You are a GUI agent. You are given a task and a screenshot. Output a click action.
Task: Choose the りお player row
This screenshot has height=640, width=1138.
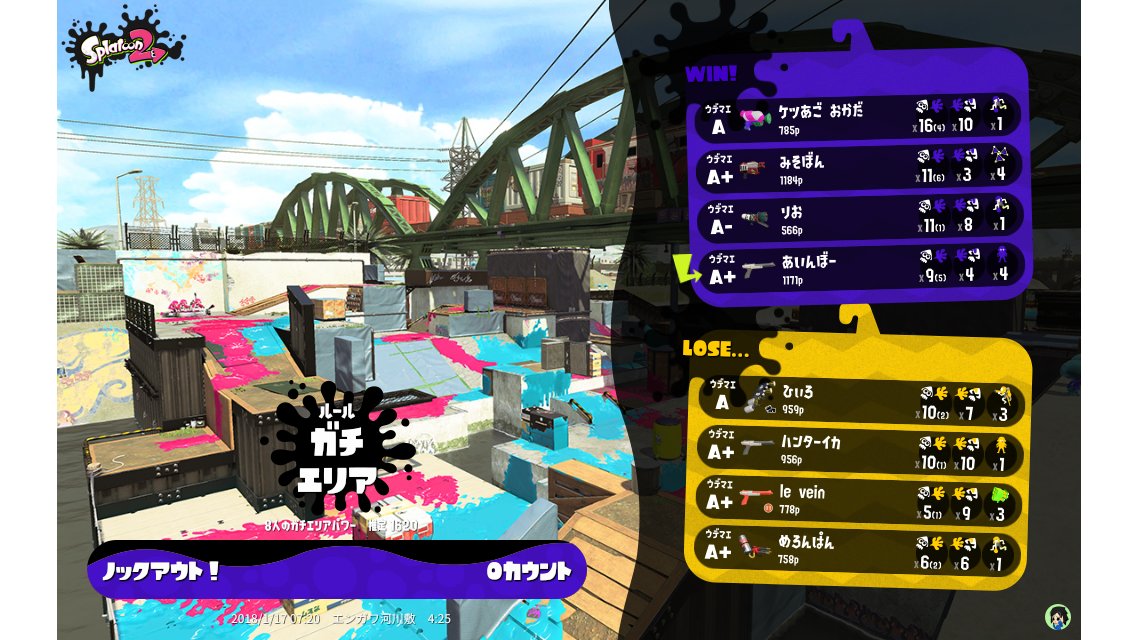860,218
